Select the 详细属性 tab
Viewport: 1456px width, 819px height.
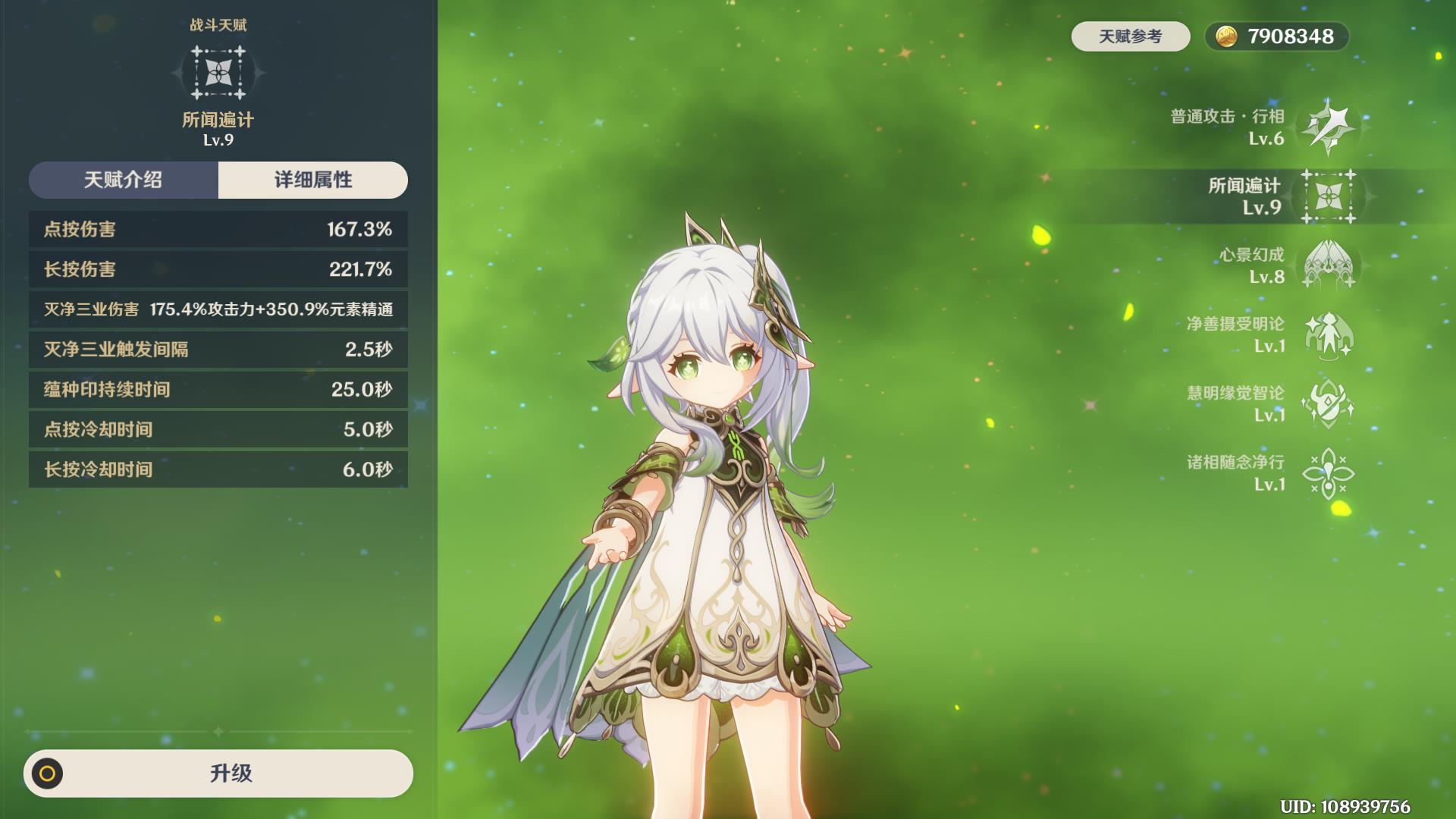[313, 180]
